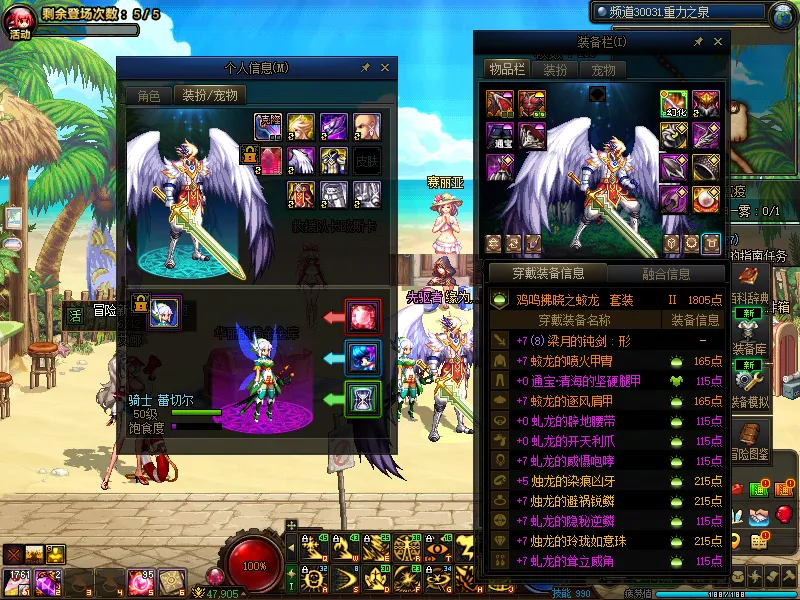The image size is (800, 600).
Task: Close the 个人信息 personal info window
Action: 385,68
